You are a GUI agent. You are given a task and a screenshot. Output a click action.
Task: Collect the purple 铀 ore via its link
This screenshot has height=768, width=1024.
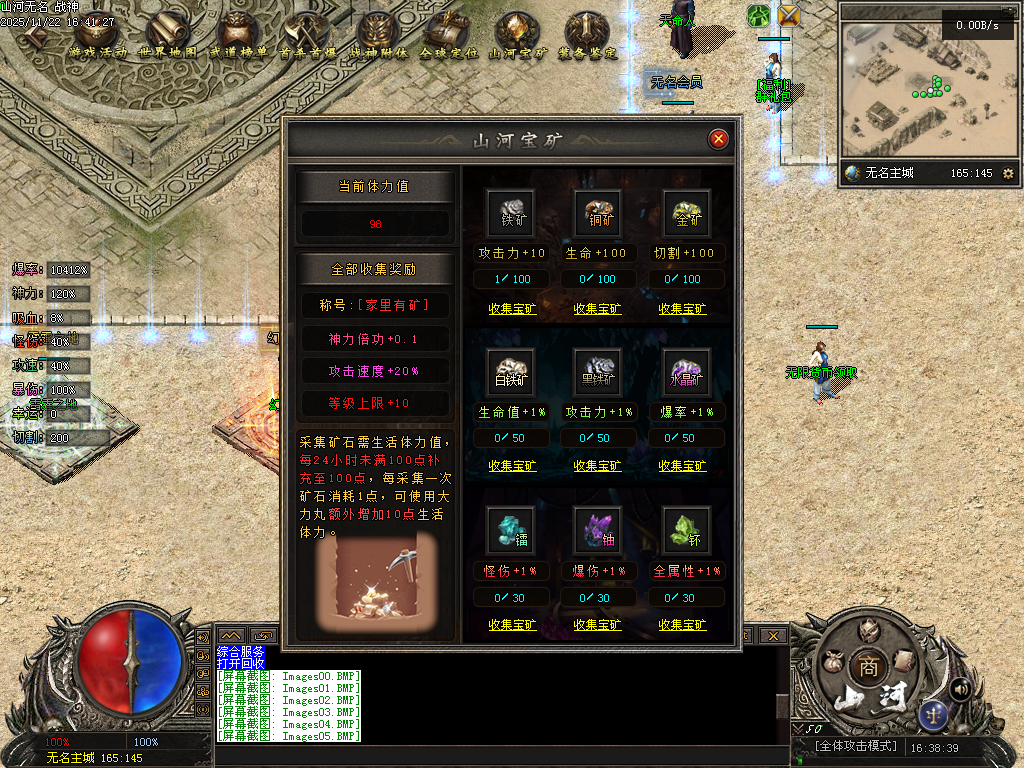coord(597,625)
